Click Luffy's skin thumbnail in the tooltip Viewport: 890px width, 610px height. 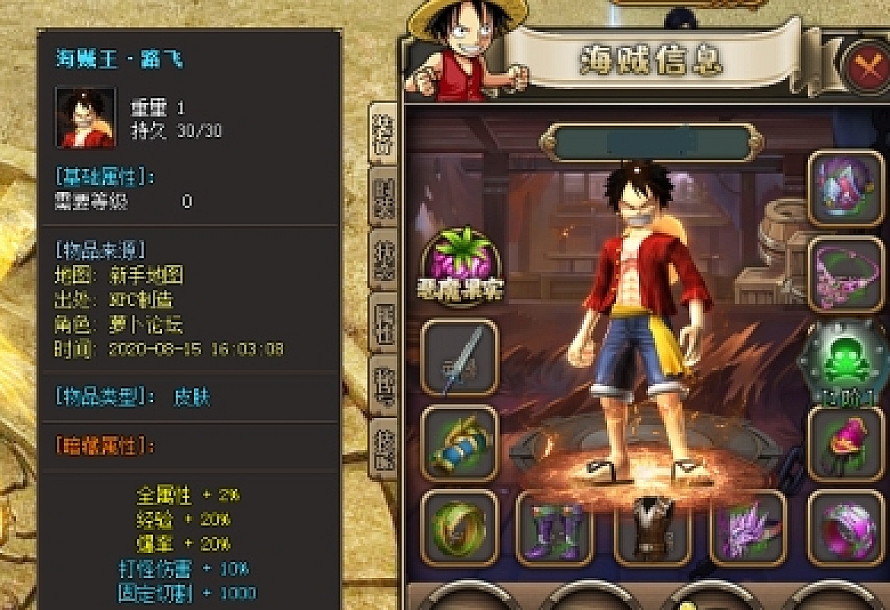pos(85,117)
